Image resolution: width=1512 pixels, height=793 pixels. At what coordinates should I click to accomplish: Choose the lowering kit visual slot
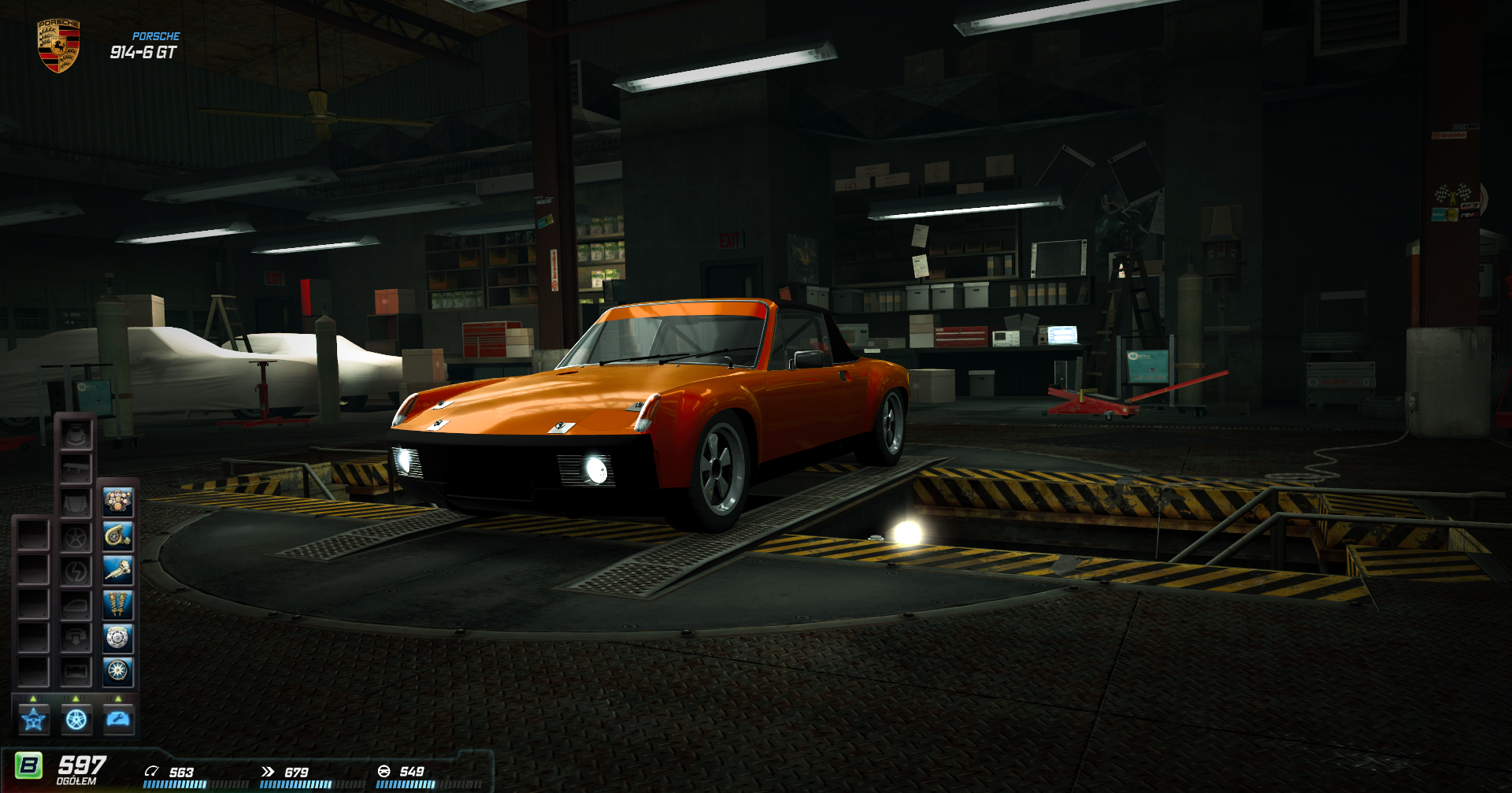(76, 638)
